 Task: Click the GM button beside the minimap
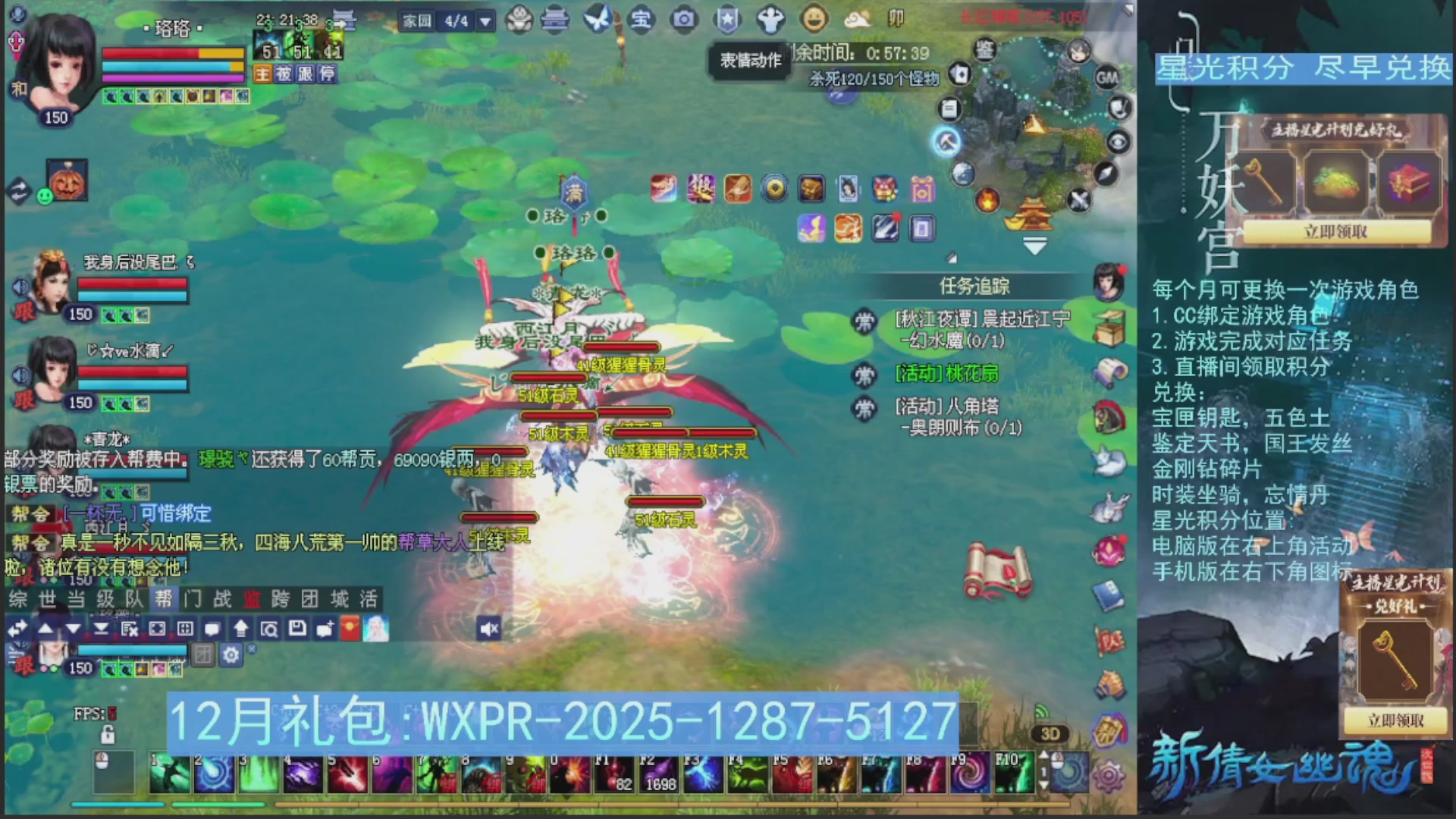(x=1106, y=77)
